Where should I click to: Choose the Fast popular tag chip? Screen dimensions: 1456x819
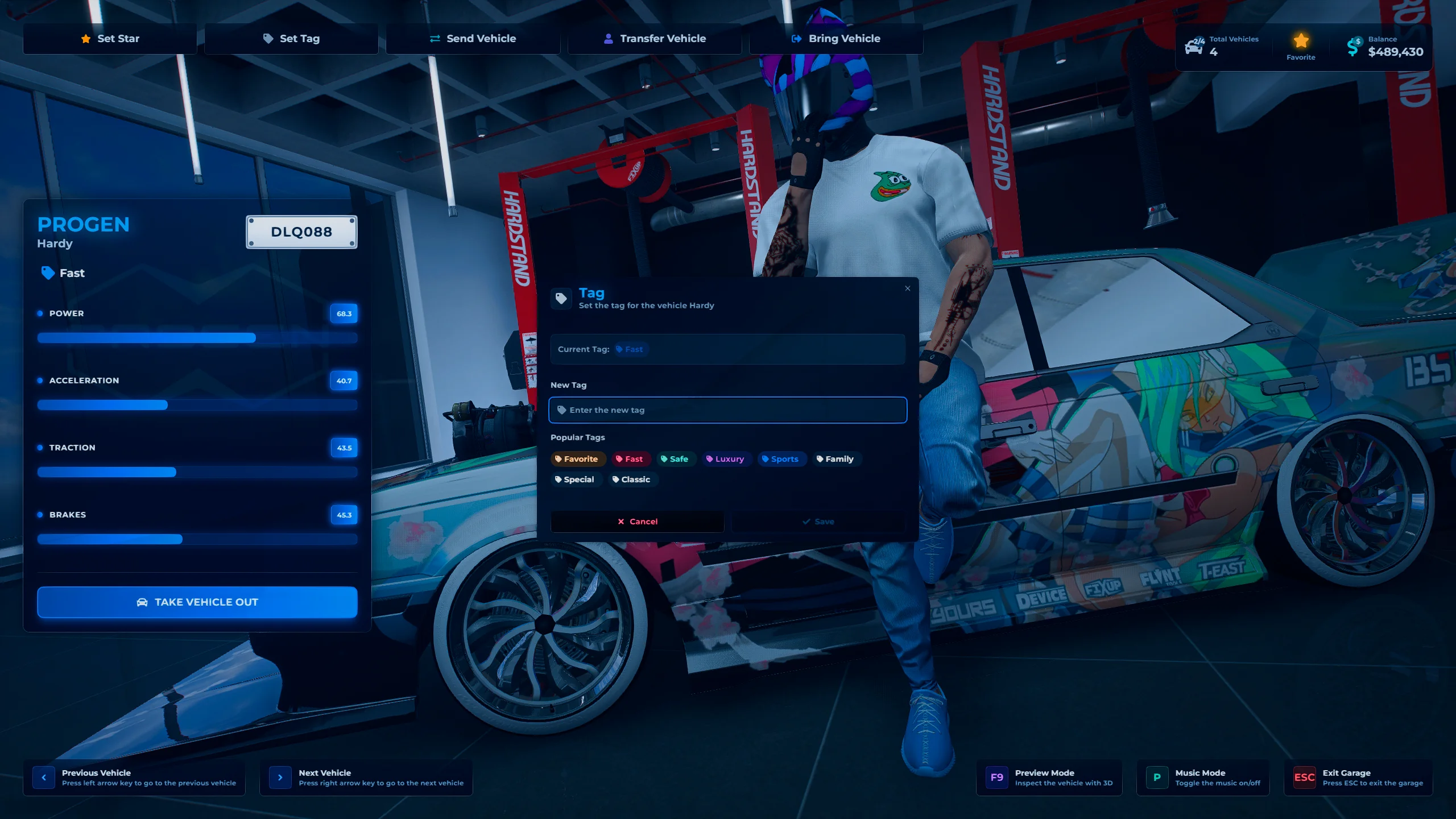click(x=630, y=459)
